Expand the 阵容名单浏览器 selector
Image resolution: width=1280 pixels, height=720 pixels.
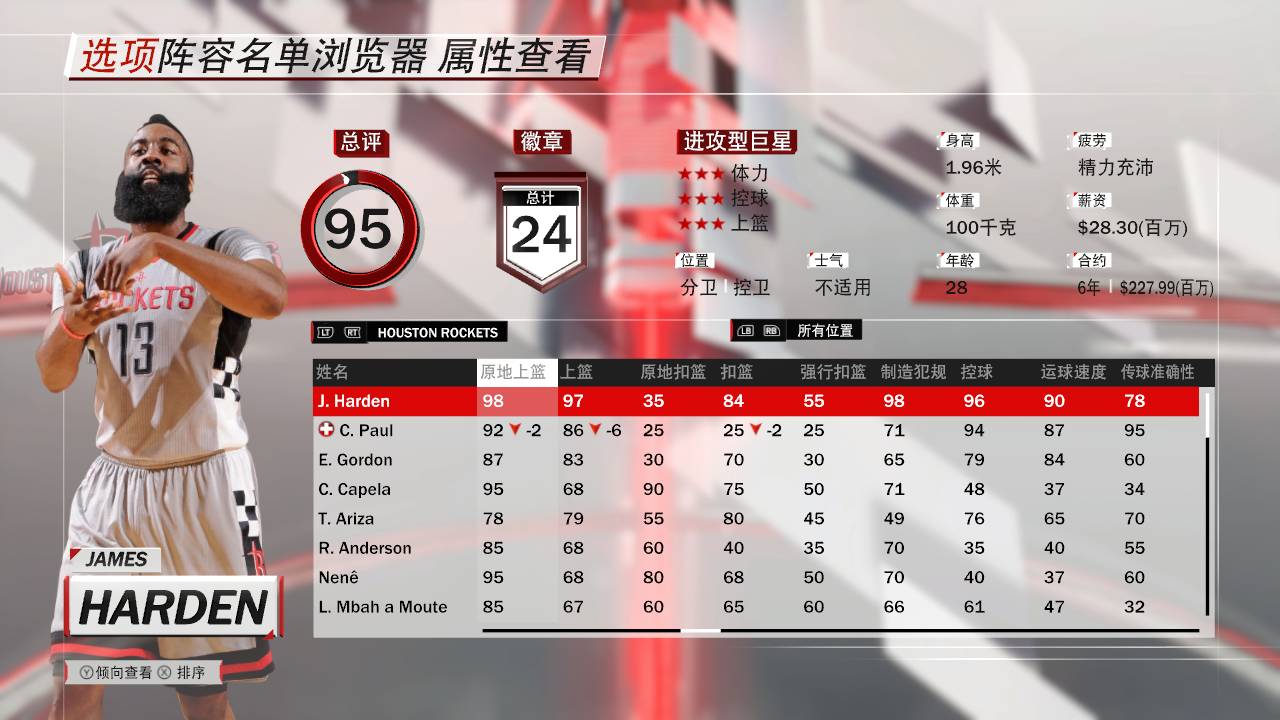point(295,58)
